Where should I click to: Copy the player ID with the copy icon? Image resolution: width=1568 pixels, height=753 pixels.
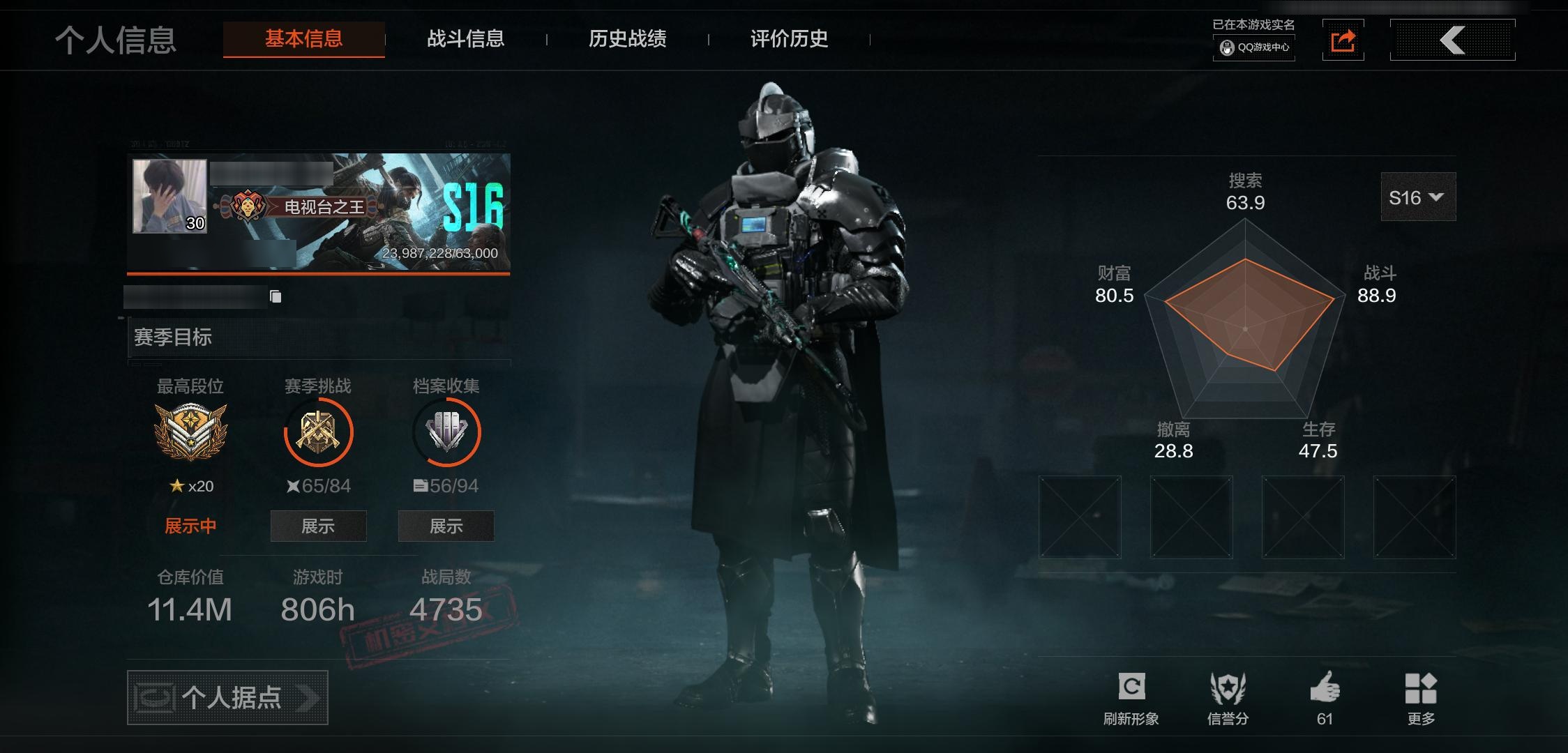[276, 297]
